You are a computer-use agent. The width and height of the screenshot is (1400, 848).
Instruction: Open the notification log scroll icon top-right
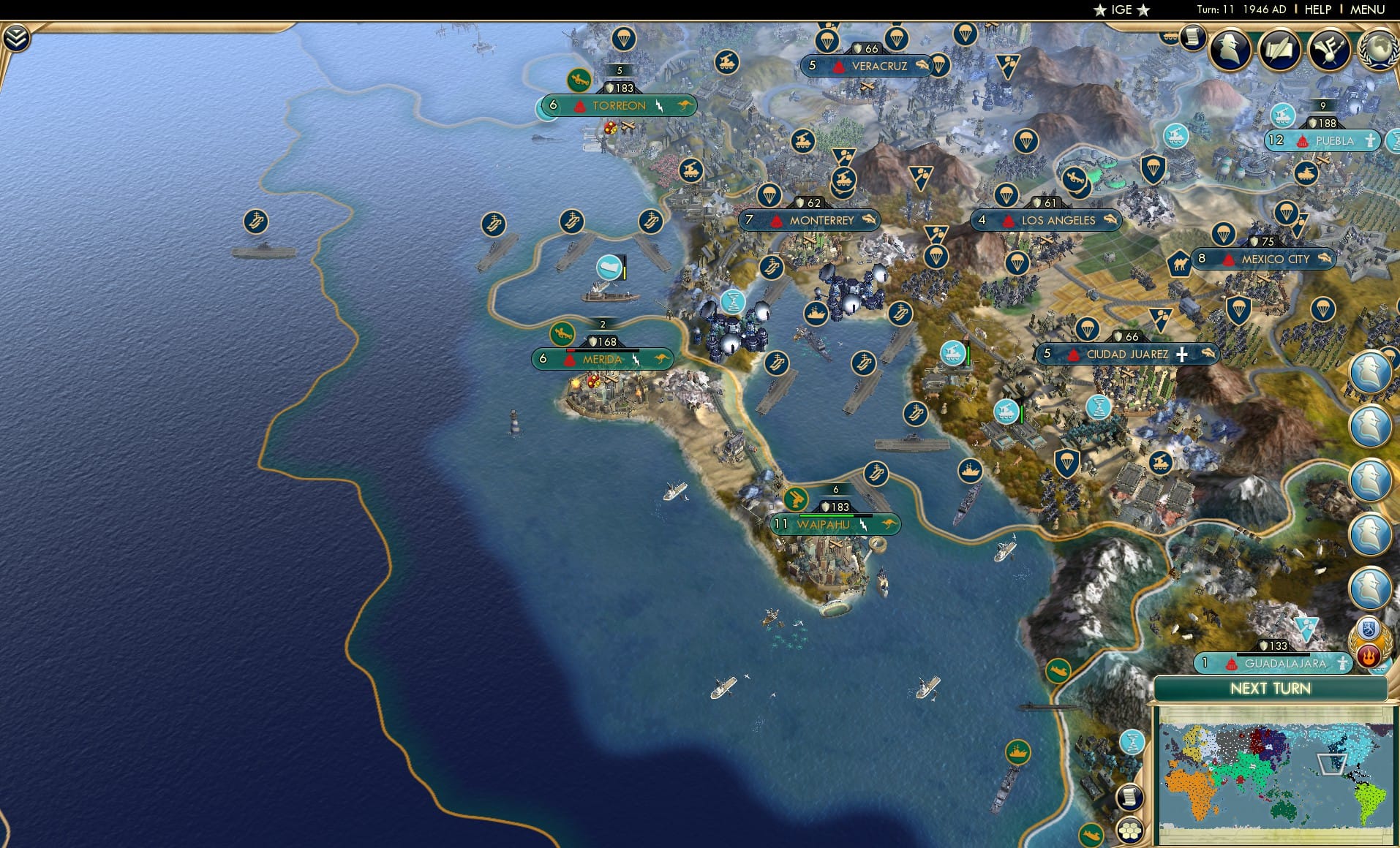tap(1194, 35)
